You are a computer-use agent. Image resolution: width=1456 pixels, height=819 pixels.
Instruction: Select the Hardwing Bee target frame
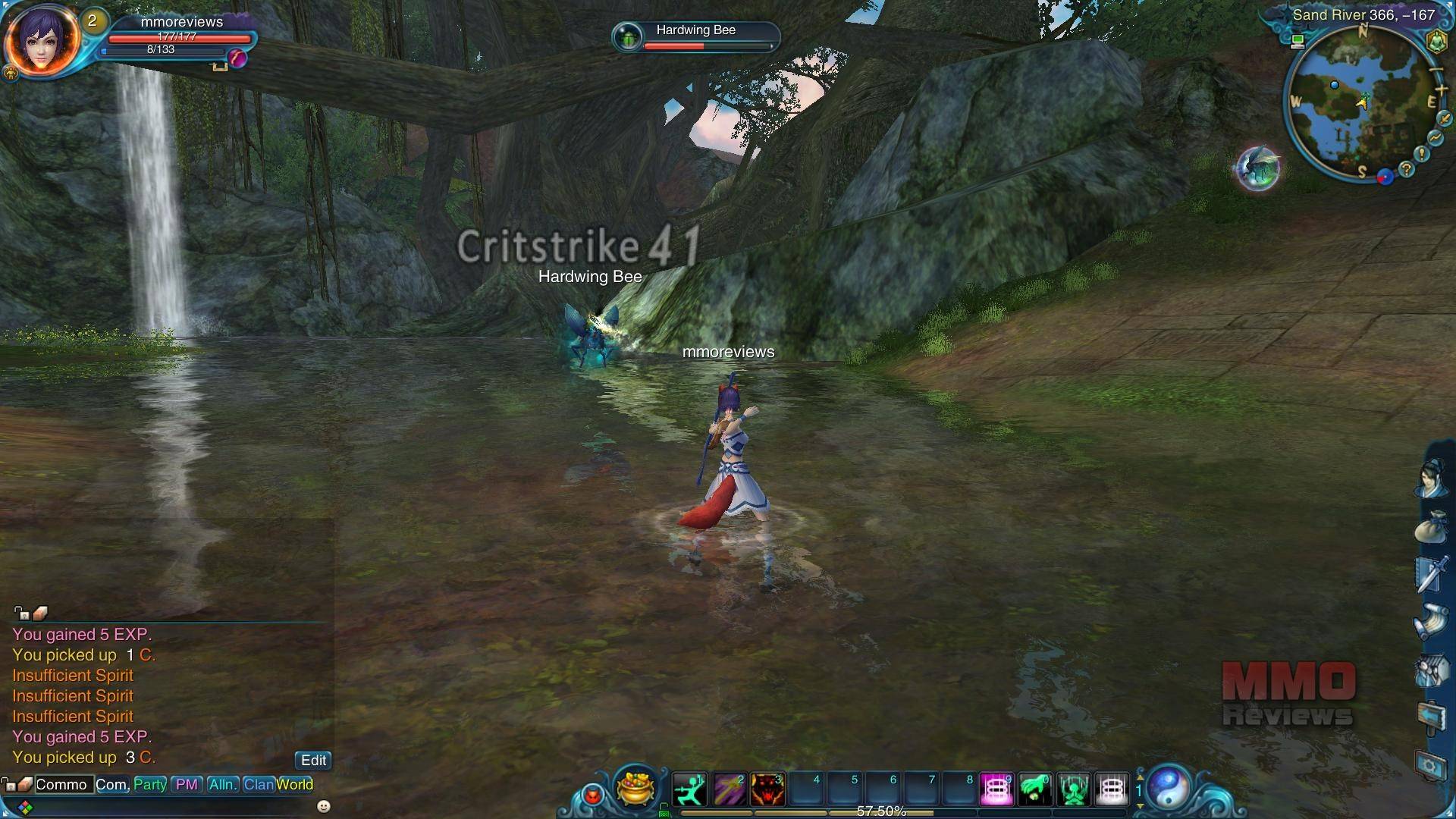(x=695, y=36)
